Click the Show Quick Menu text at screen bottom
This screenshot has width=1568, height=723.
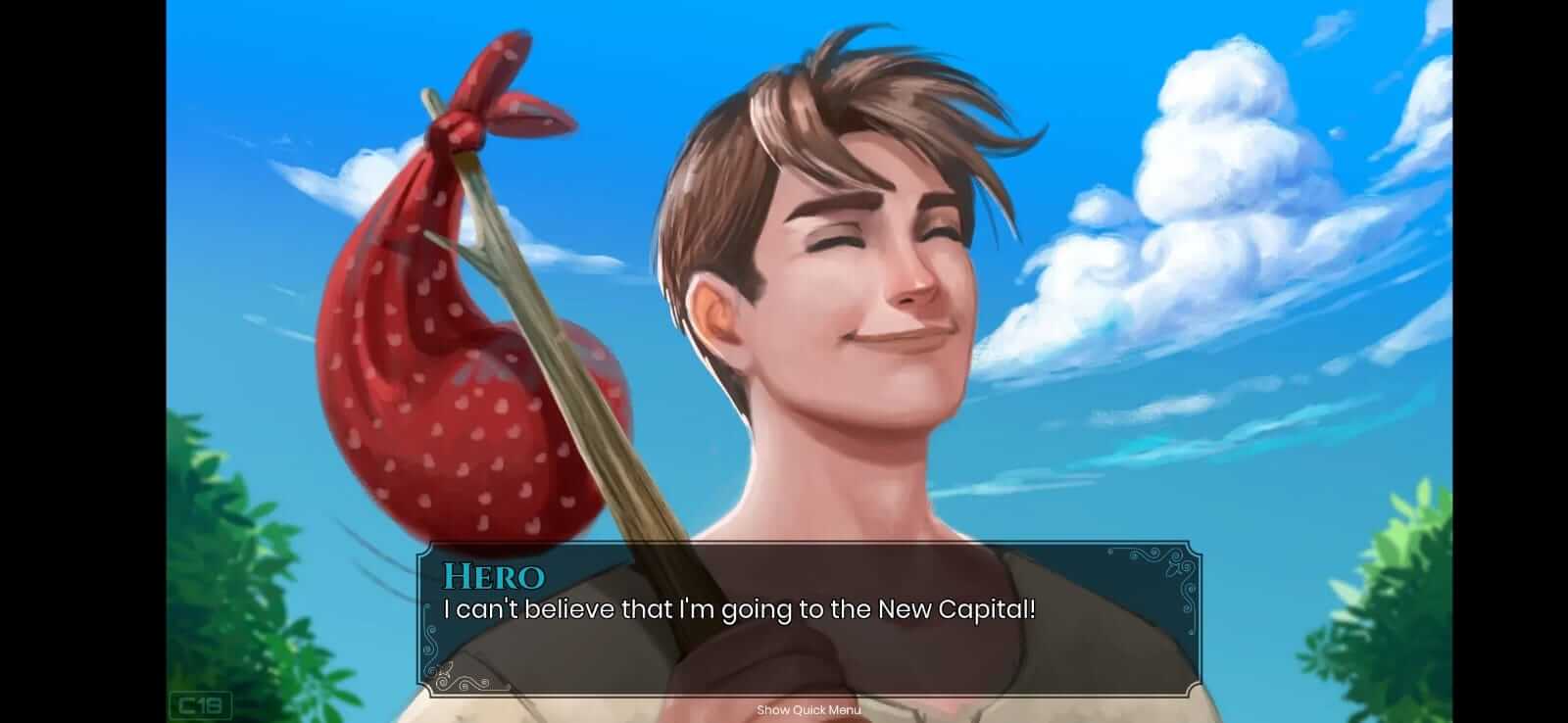pos(807,710)
